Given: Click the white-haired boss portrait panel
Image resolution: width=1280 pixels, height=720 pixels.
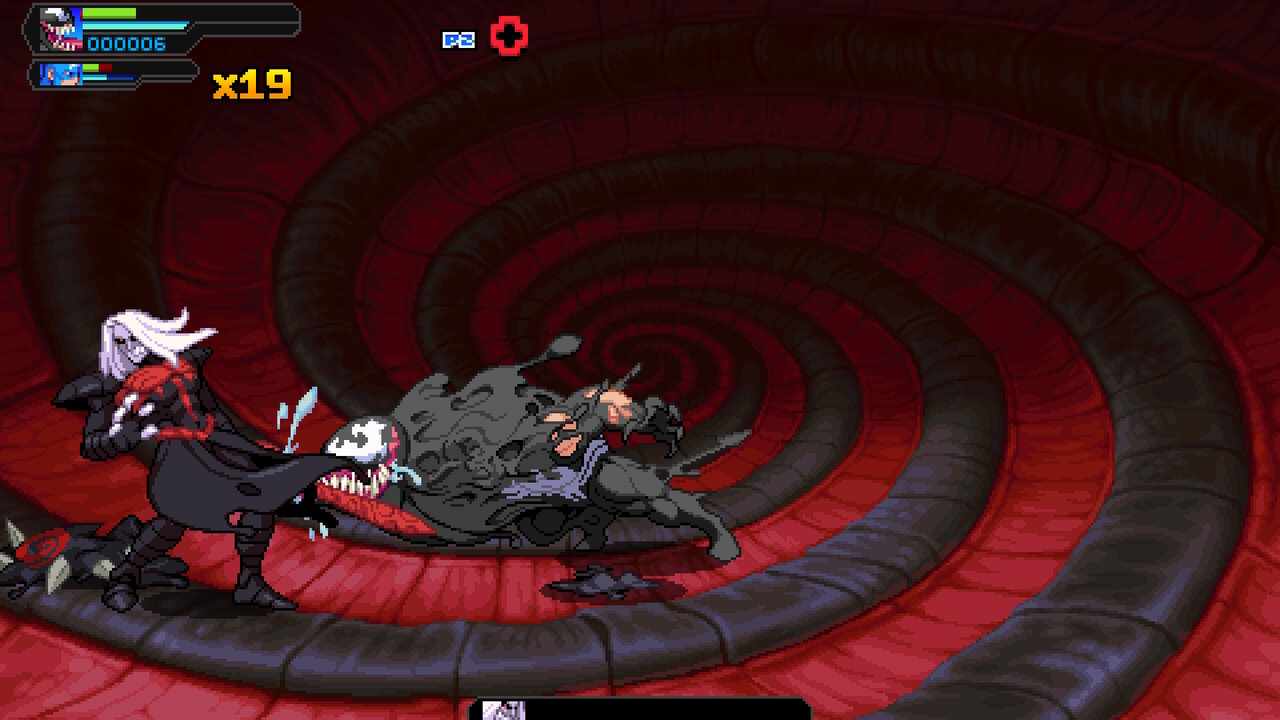Looking at the screenshot, I should pyautogui.click(x=504, y=710).
